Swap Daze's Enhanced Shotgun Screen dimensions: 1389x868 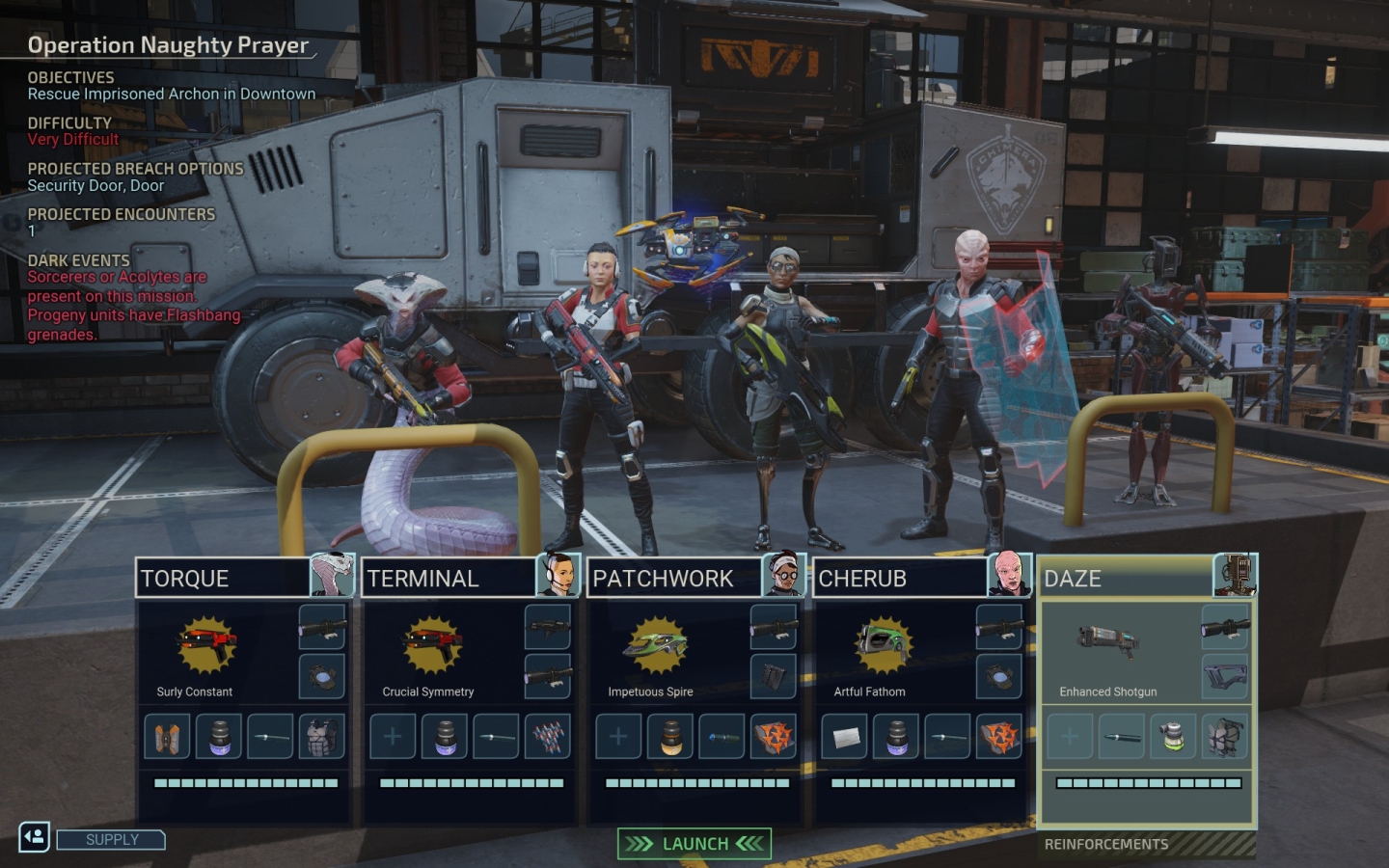pos(1108,644)
